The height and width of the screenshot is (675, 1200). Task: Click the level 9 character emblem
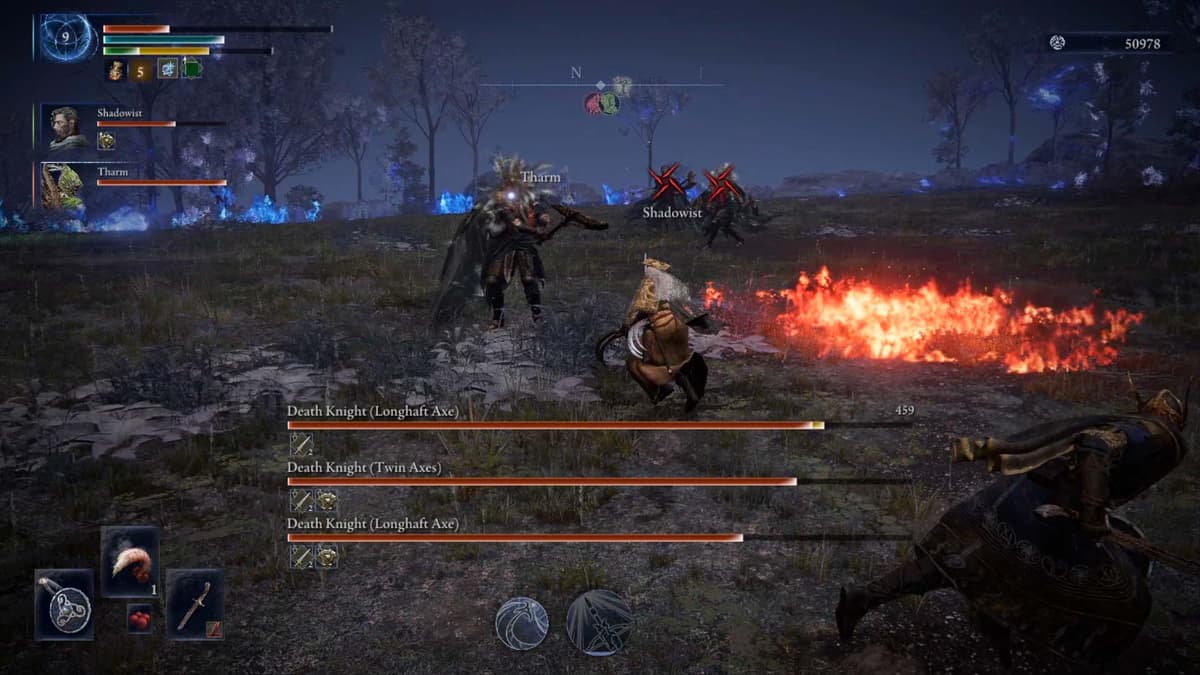[67, 38]
